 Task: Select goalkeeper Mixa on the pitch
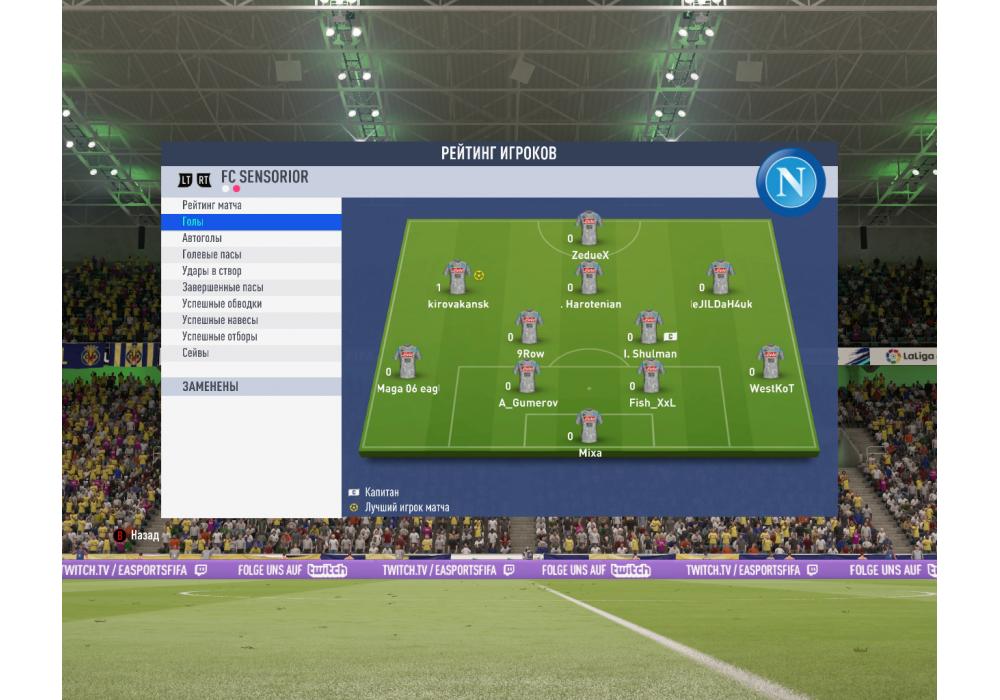pos(589,427)
